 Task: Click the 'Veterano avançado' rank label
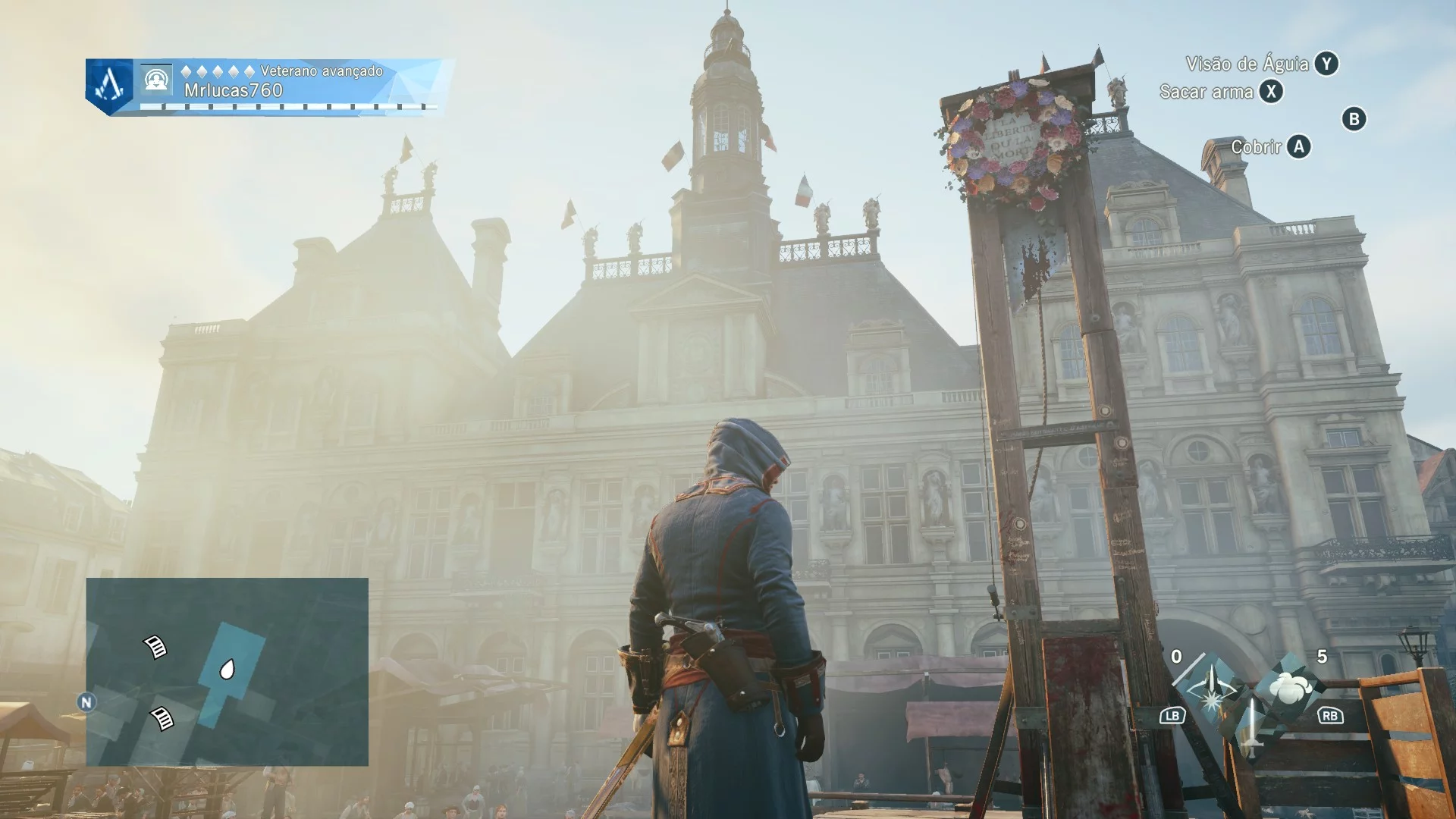coord(321,71)
